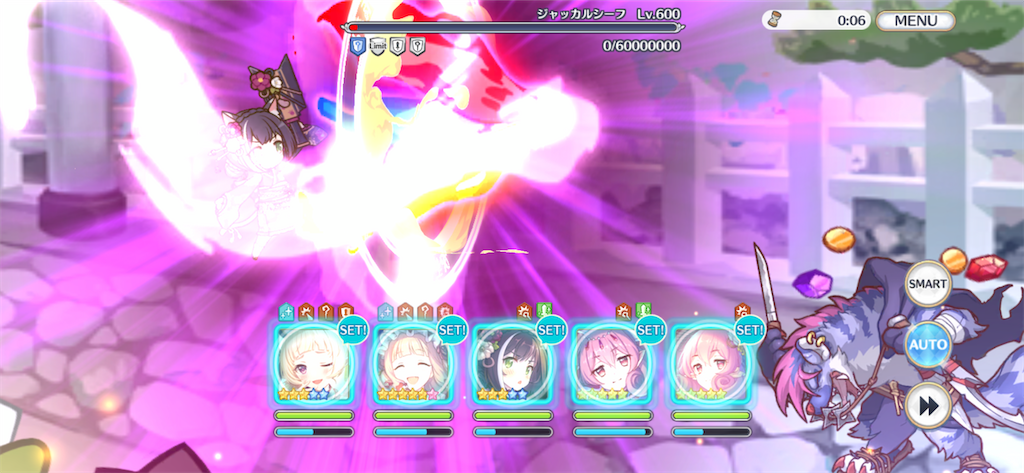
Task: Activate the fast-forward speed button
Action: click(x=927, y=406)
